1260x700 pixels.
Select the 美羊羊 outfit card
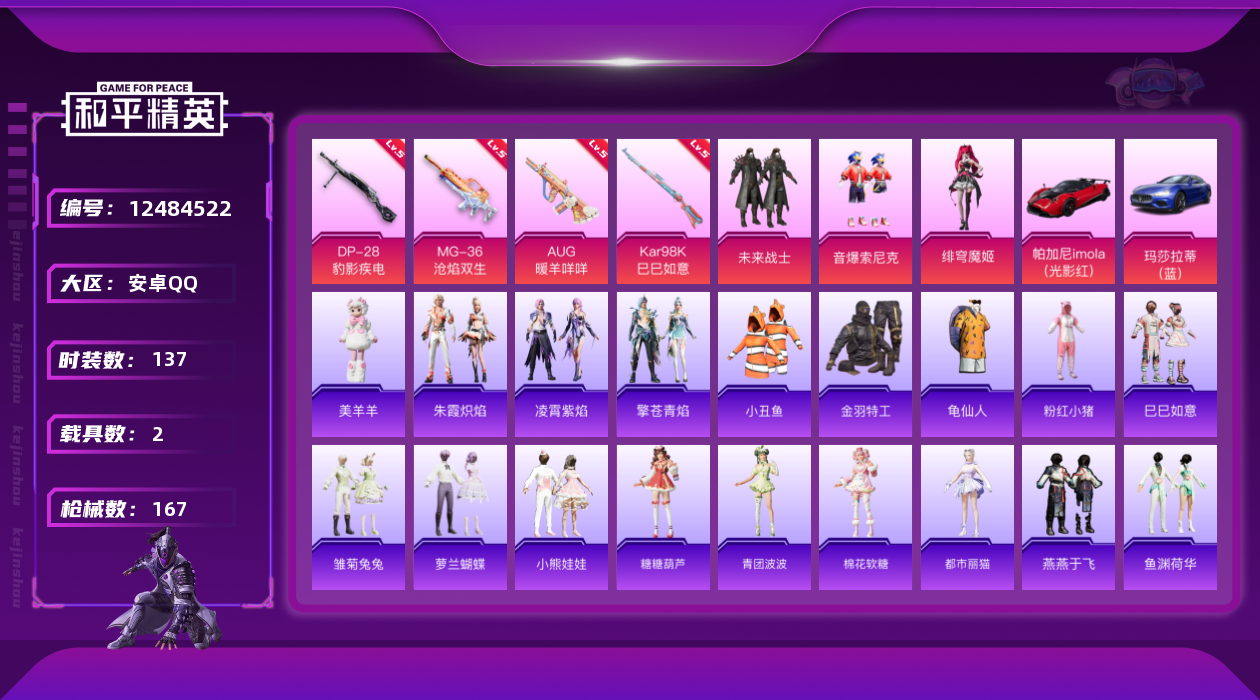(358, 364)
